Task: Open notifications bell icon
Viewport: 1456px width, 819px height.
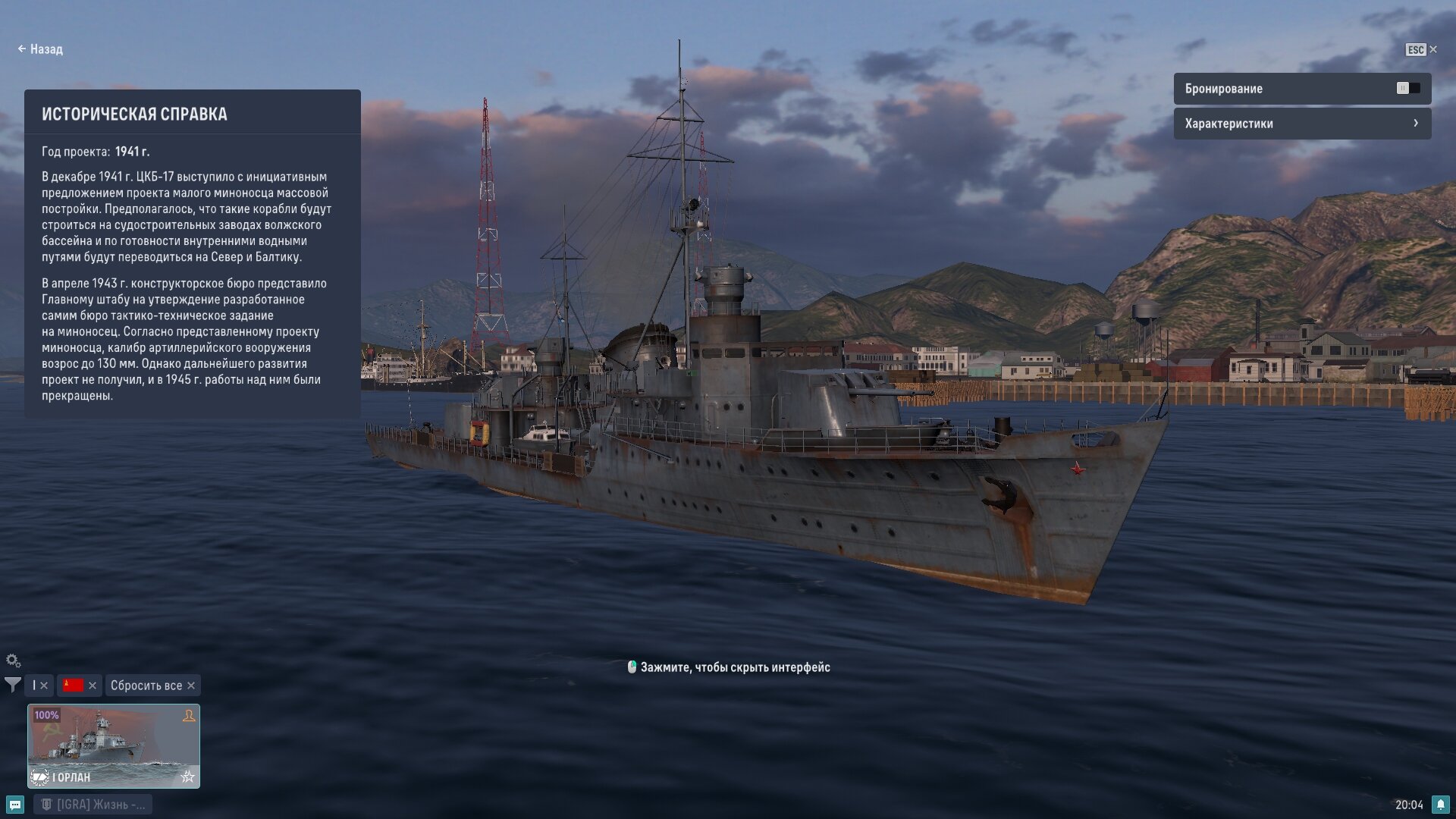Action: (1440, 805)
